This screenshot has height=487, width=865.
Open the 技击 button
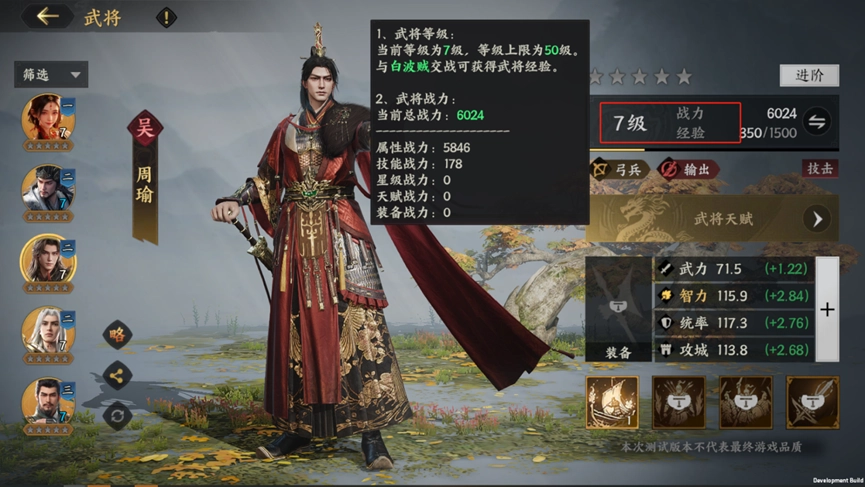point(819,169)
